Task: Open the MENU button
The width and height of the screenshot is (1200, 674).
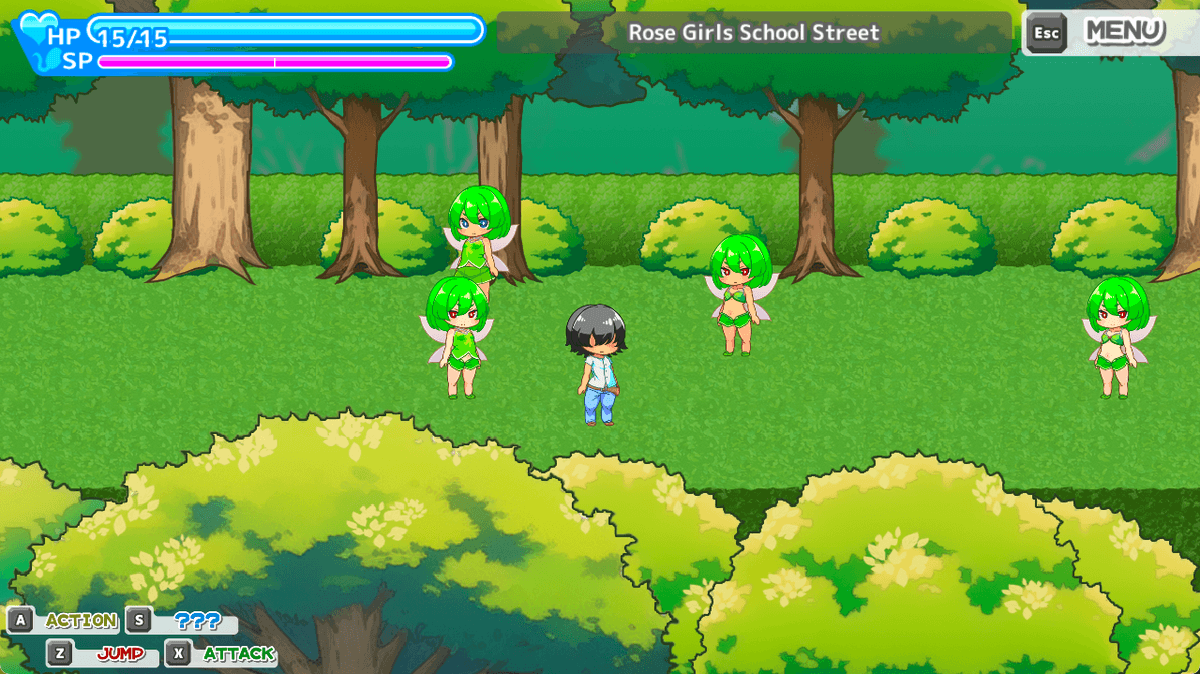Action: tap(1124, 32)
